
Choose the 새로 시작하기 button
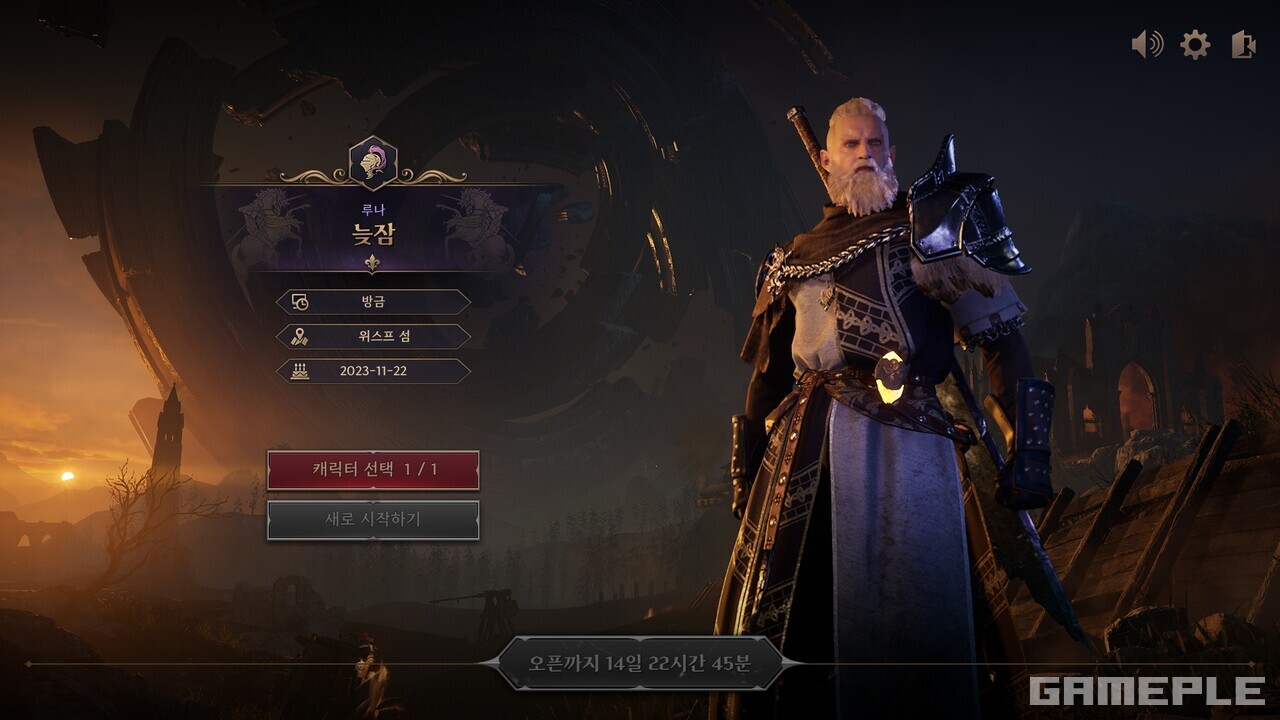[x=373, y=520]
